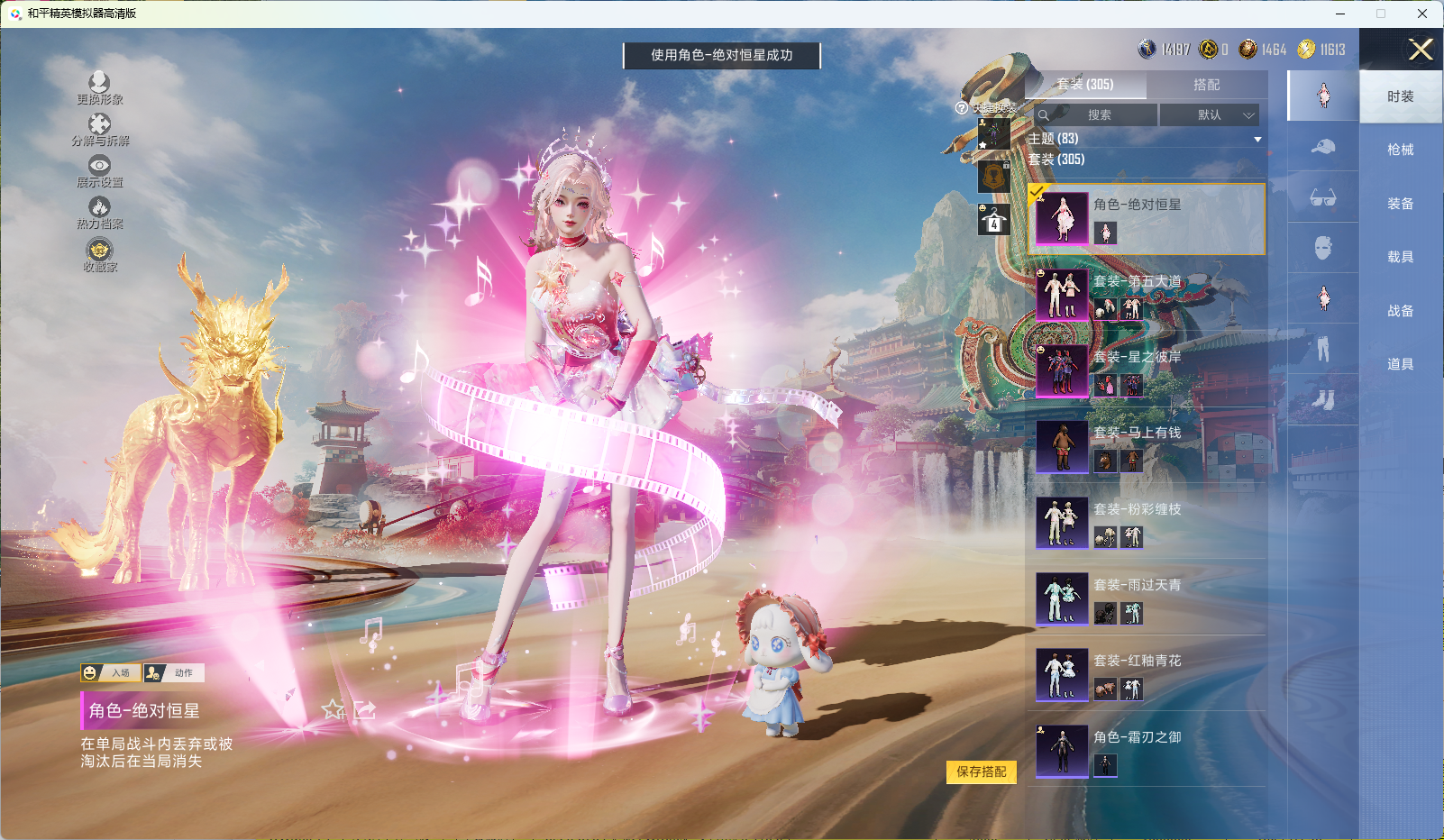Open 展示设置 display settings
This screenshot has height=840, width=1444.
point(99,171)
